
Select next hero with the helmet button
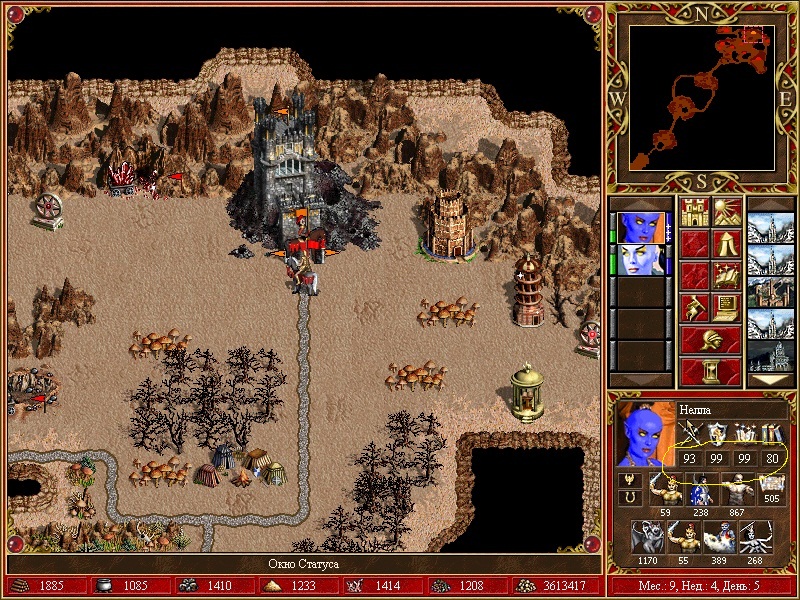tap(710, 338)
